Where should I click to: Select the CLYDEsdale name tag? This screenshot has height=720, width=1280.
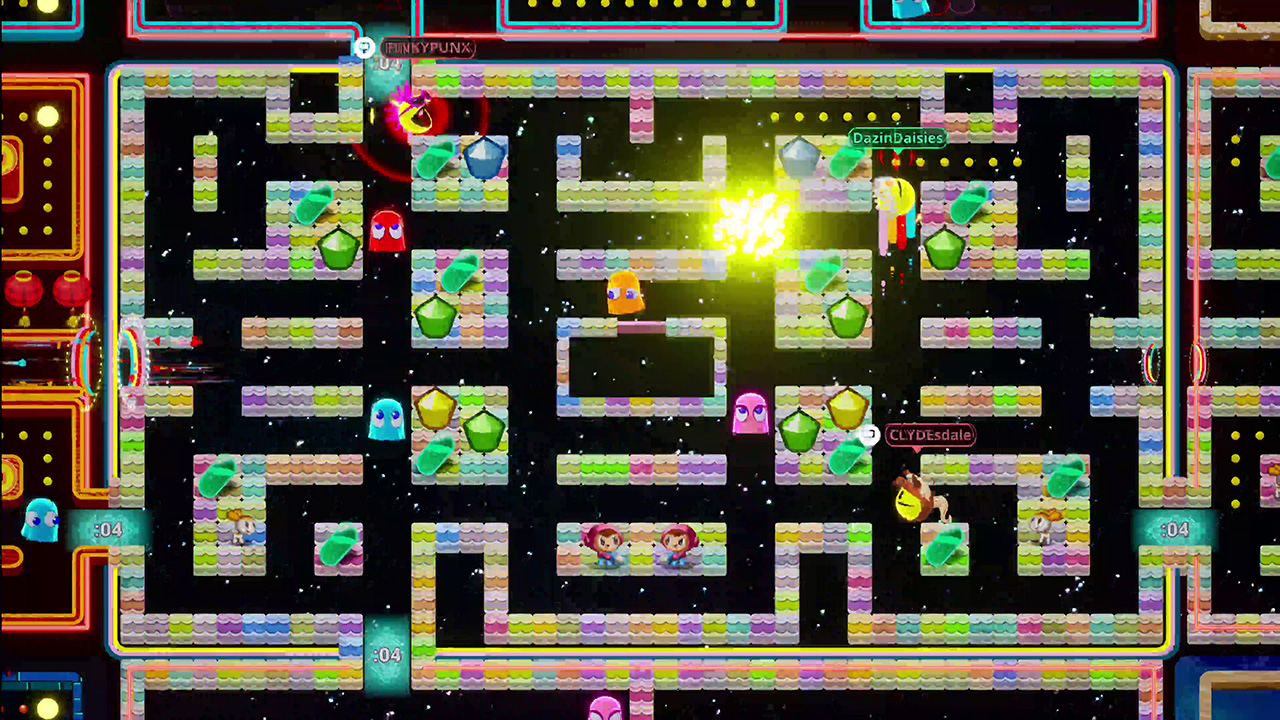click(x=931, y=435)
